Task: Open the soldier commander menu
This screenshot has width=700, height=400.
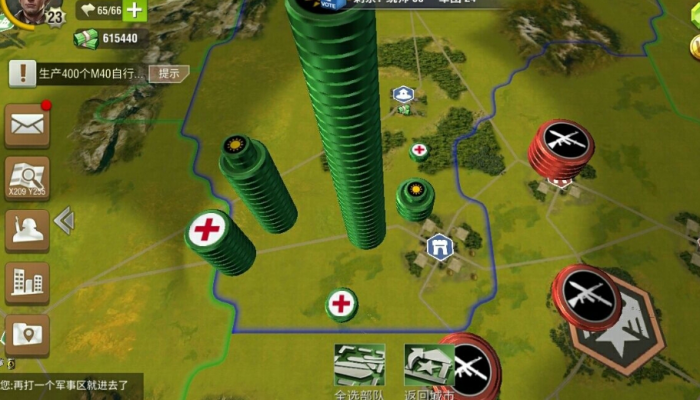Action: click(27, 230)
